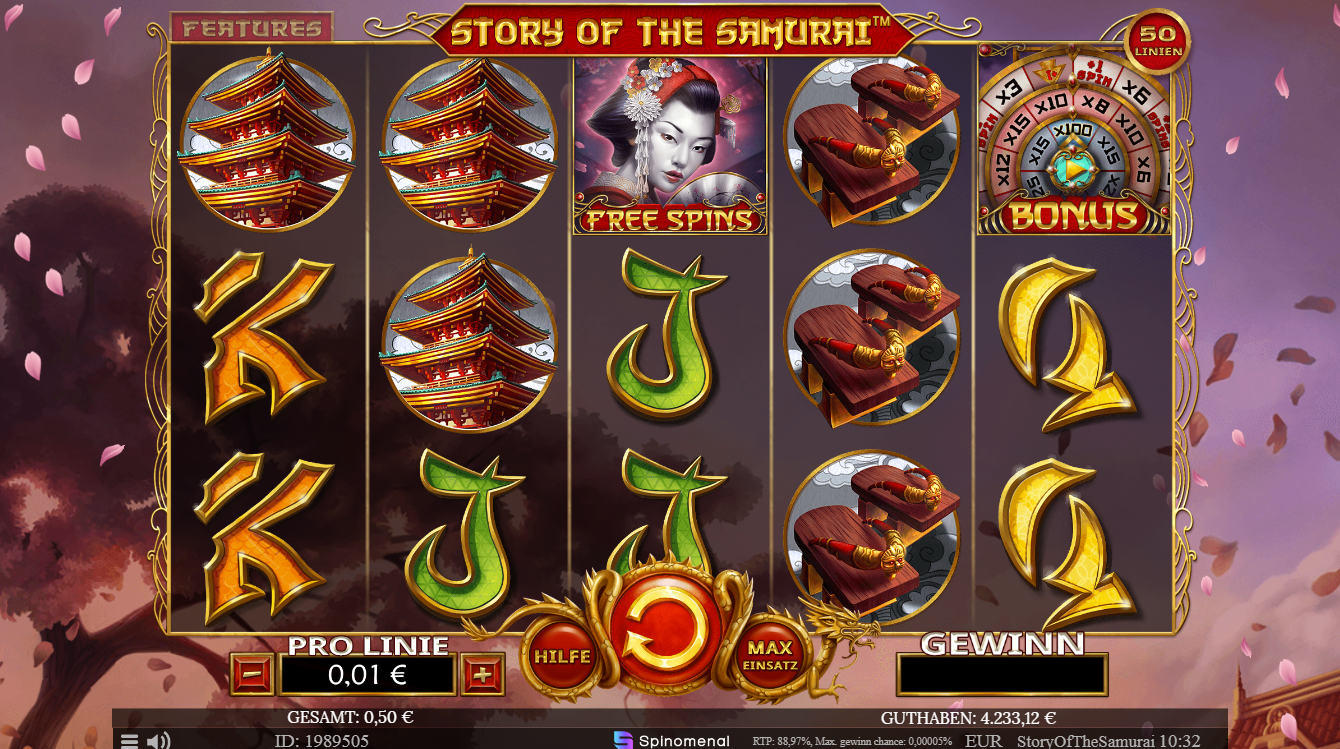Open the HILFE help screen
The width and height of the screenshot is (1340, 749).
pyautogui.click(x=563, y=657)
